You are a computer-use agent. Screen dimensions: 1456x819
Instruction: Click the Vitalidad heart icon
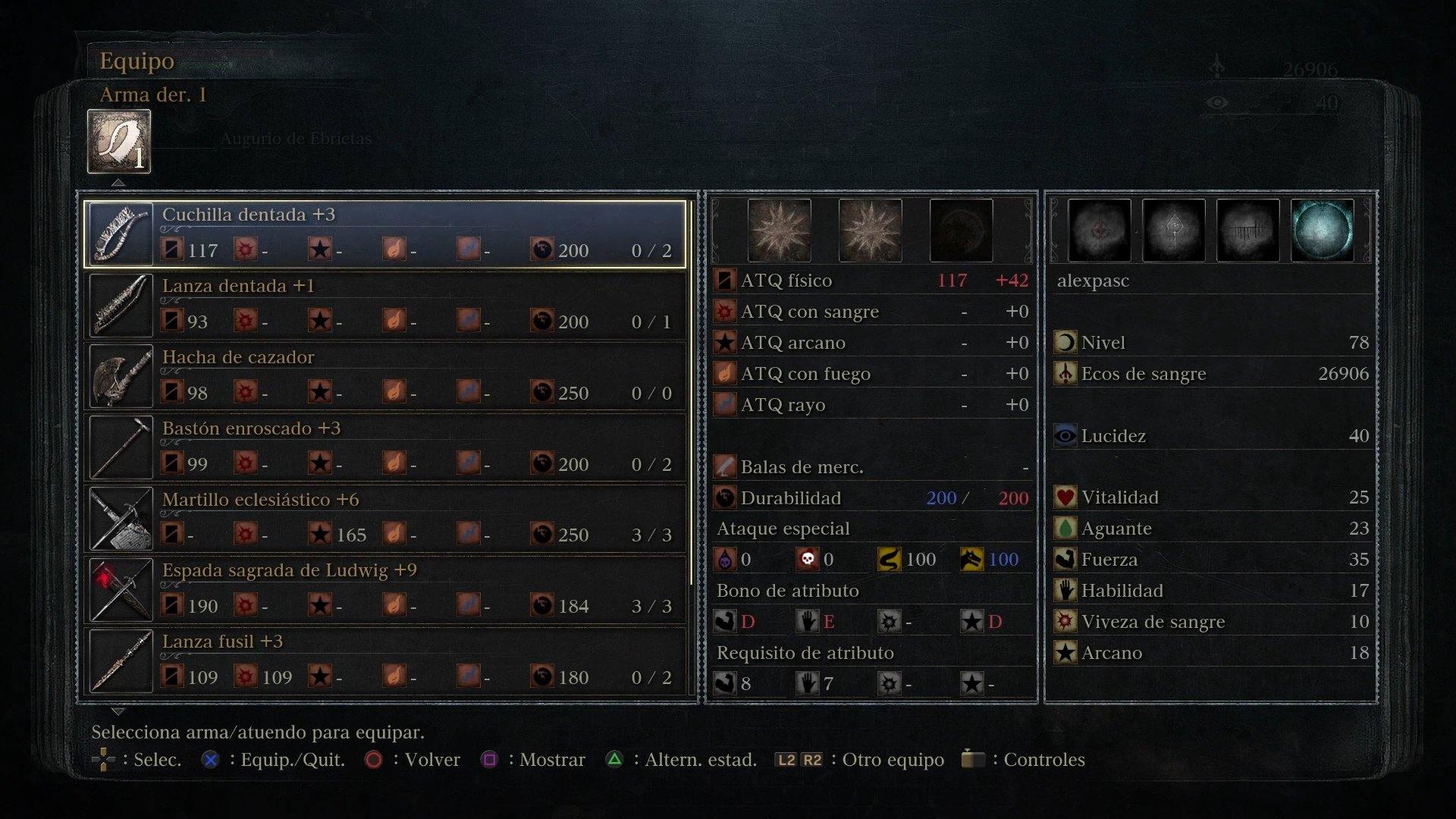click(x=1065, y=497)
